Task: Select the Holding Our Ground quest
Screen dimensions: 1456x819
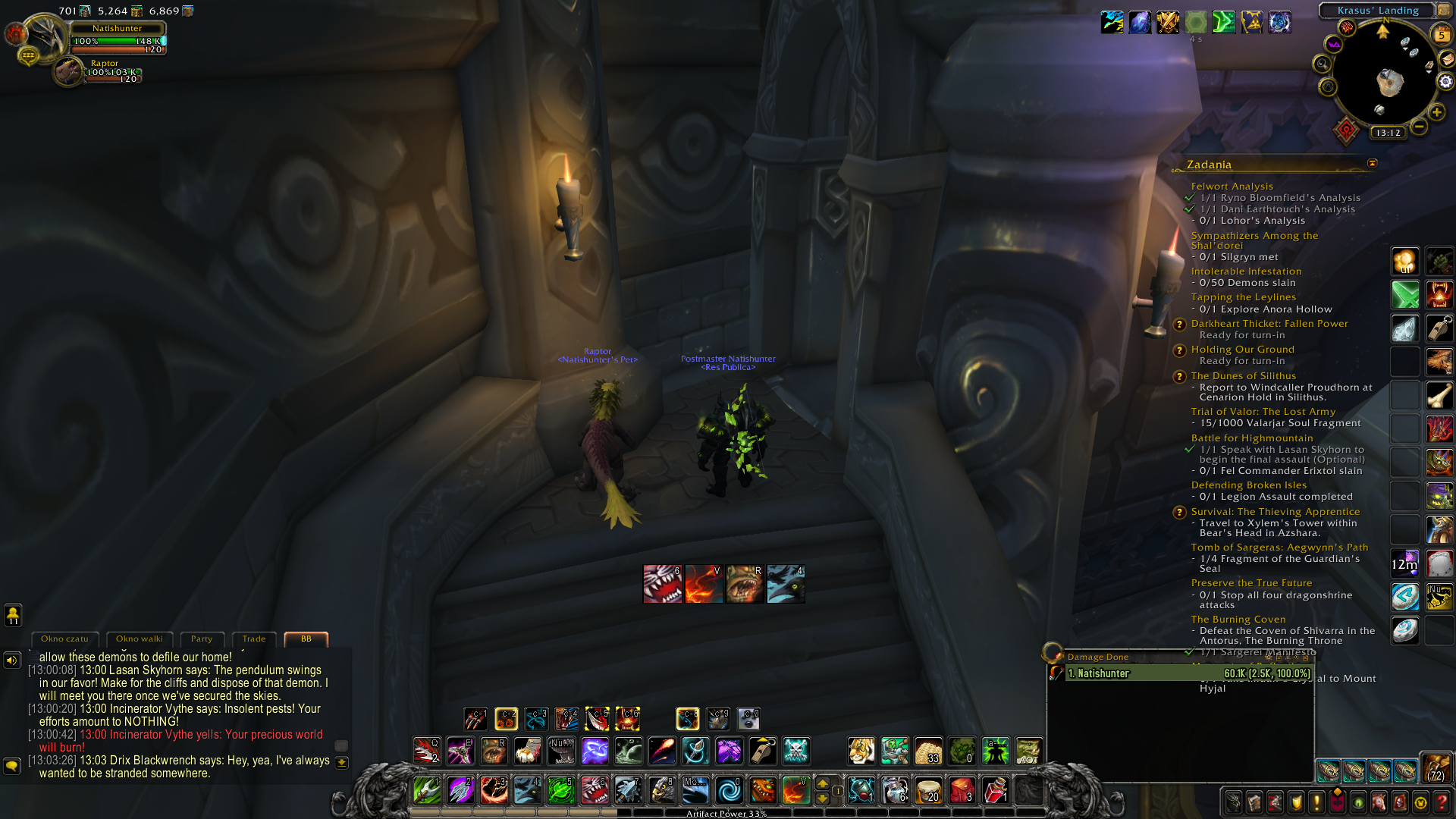Action: click(x=1242, y=350)
